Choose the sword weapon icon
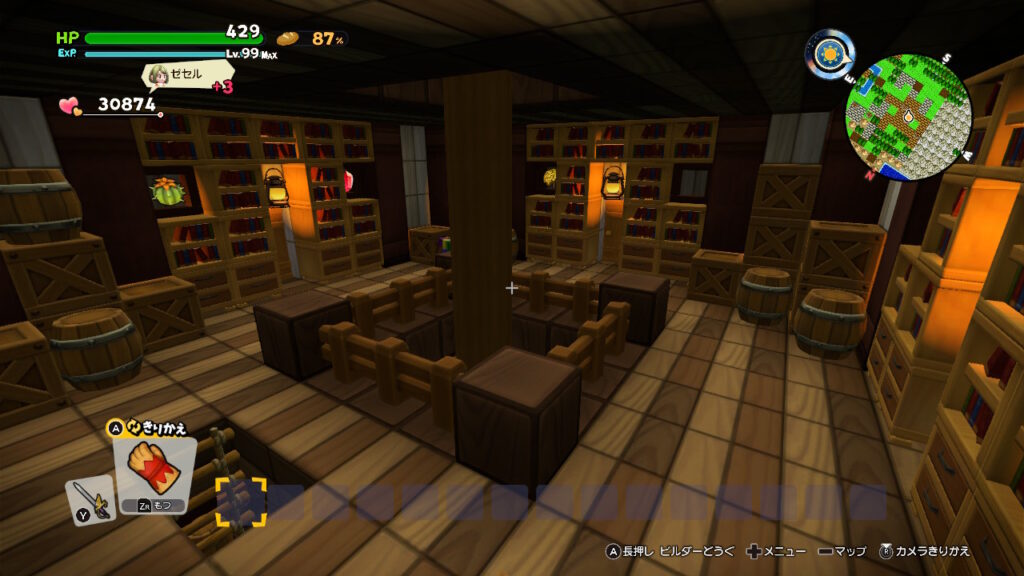Screen dimensions: 1024x576 (89, 498)
